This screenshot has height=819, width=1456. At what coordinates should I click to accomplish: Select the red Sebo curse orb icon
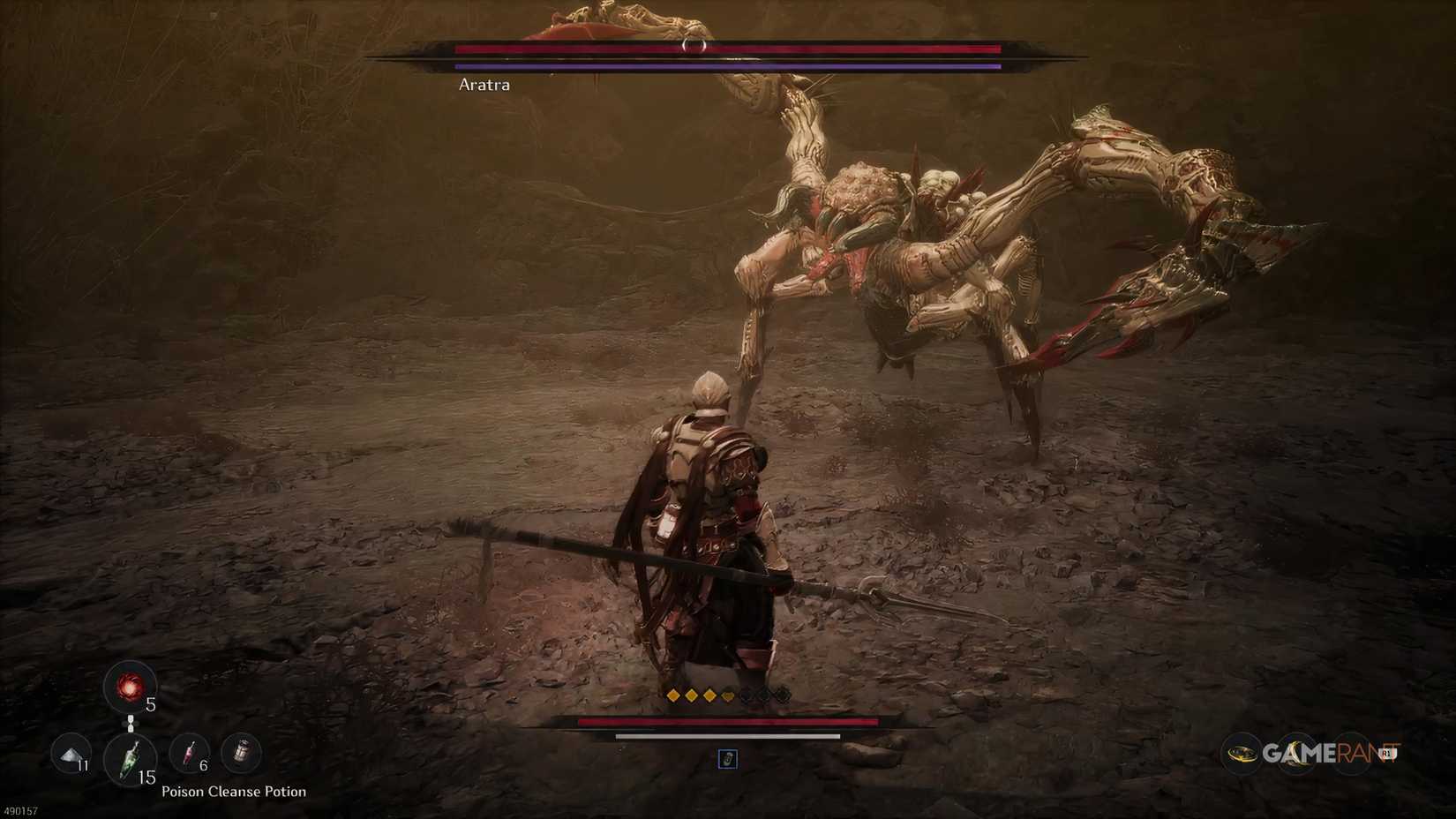pyautogui.click(x=131, y=688)
